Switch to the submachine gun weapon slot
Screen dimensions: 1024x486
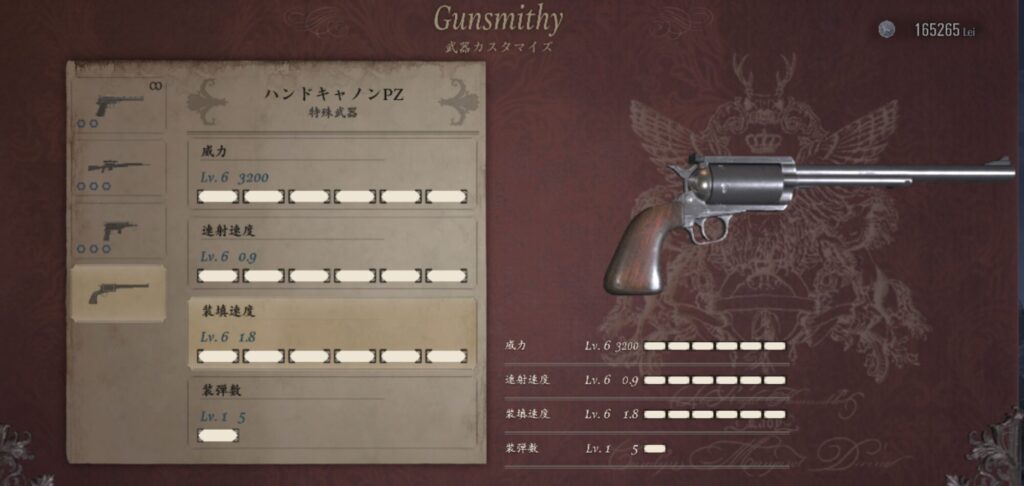(119, 231)
